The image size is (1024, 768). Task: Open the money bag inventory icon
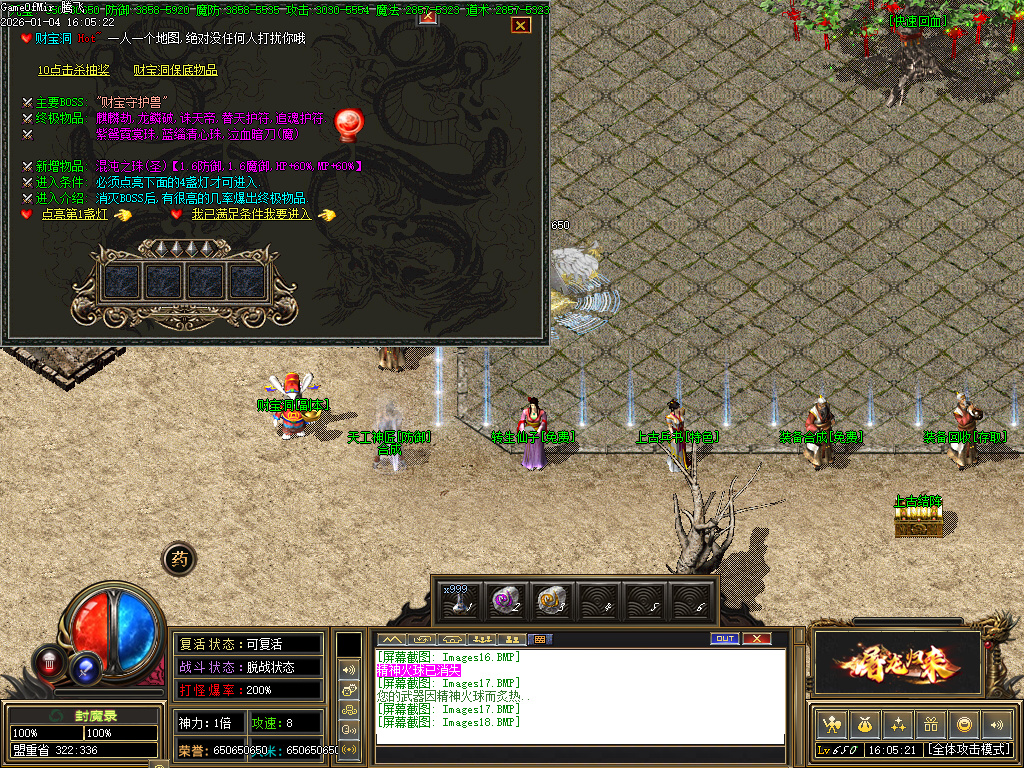[865, 724]
